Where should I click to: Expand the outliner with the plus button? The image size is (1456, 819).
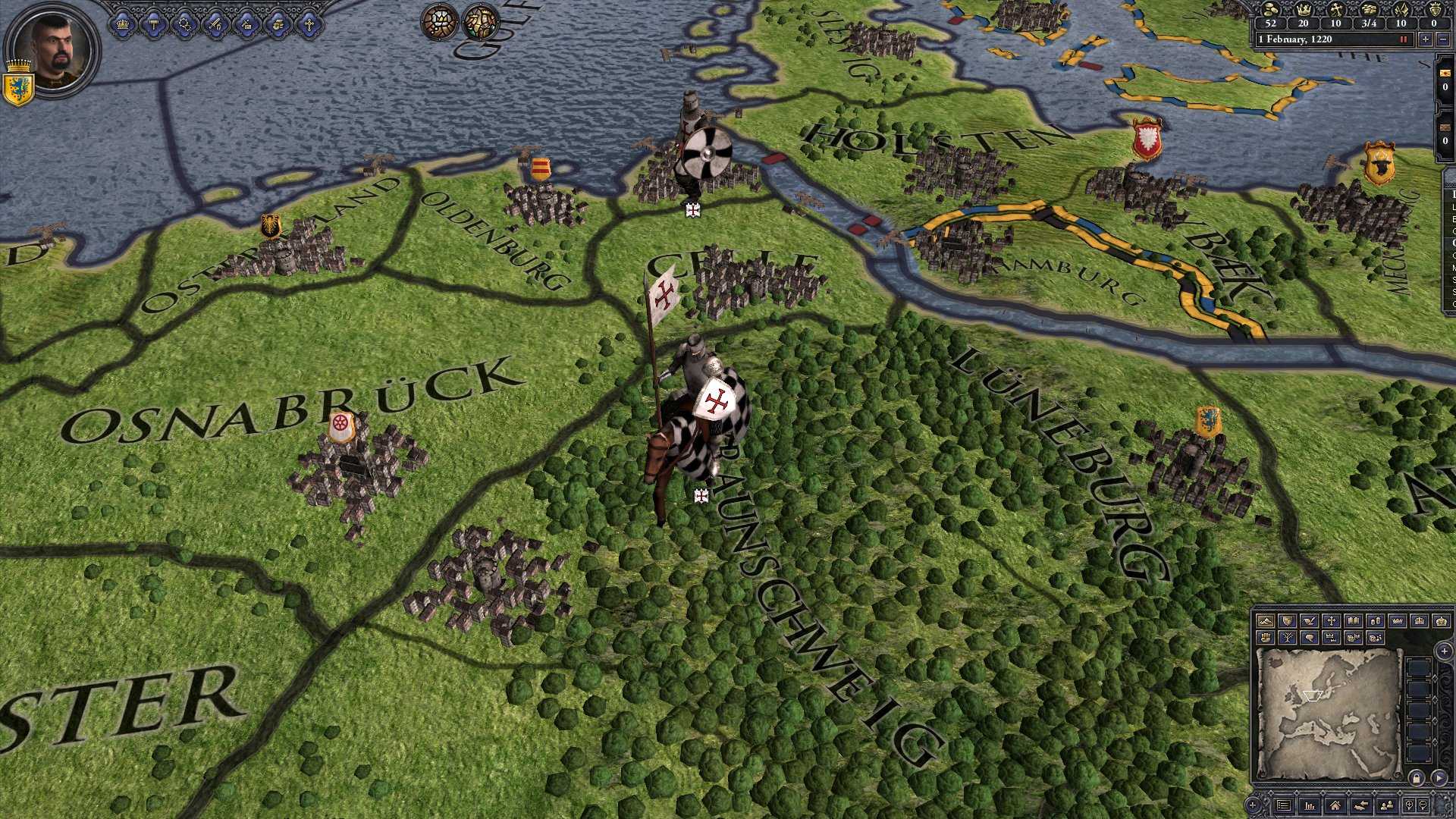1253,806
